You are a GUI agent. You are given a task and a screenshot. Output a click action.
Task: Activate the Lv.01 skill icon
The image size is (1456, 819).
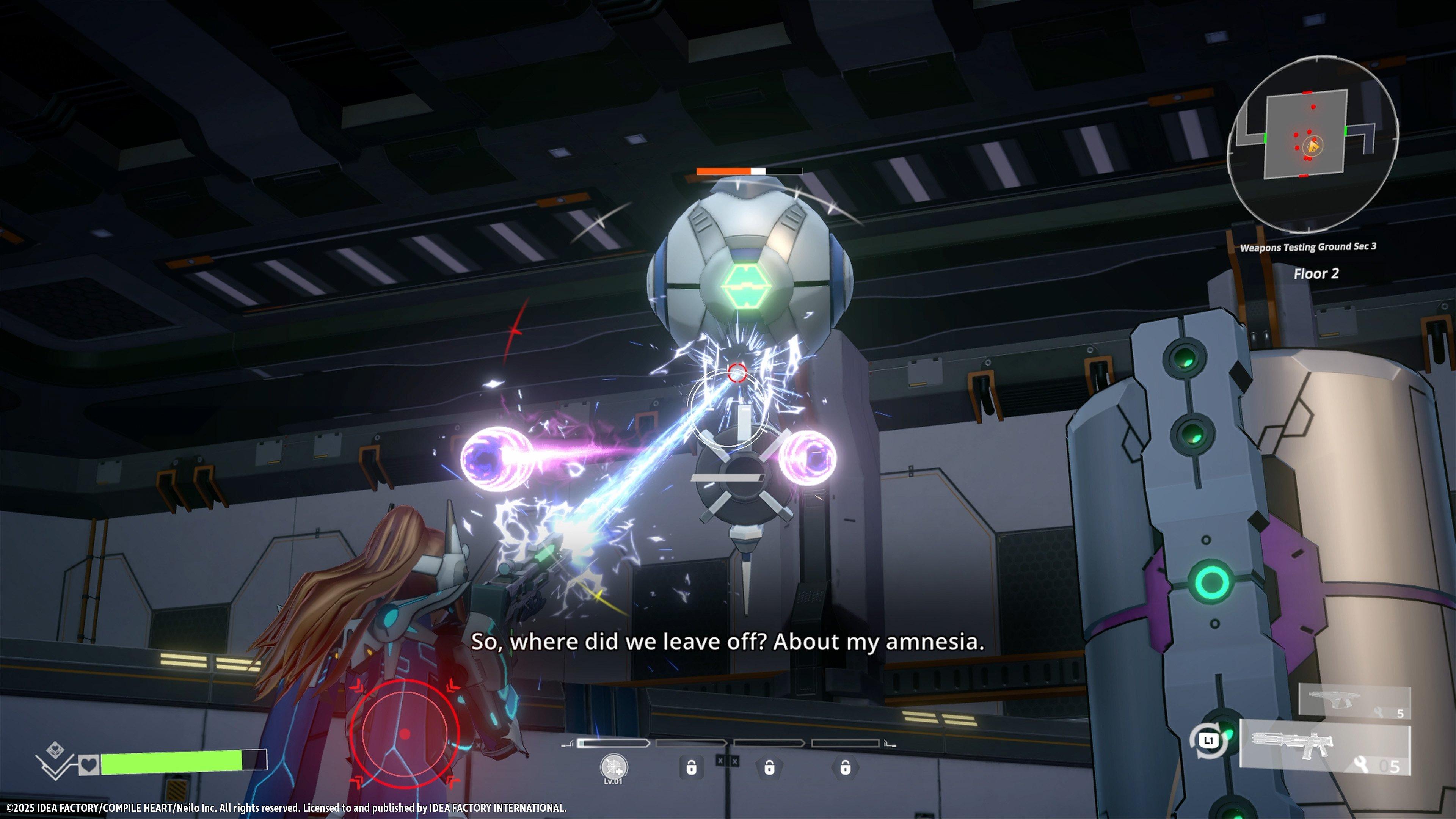point(614,767)
